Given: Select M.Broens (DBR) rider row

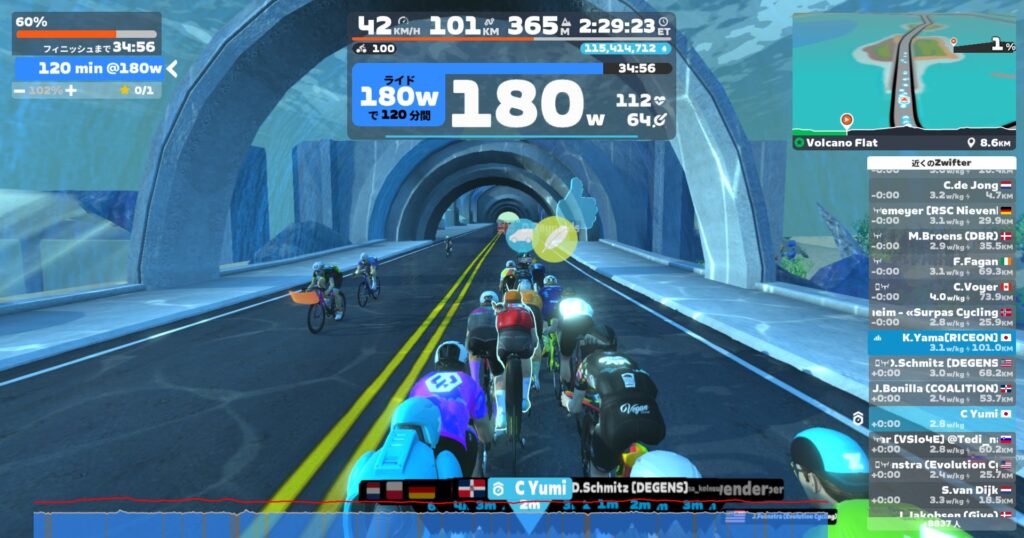Looking at the screenshot, I should point(941,241).
